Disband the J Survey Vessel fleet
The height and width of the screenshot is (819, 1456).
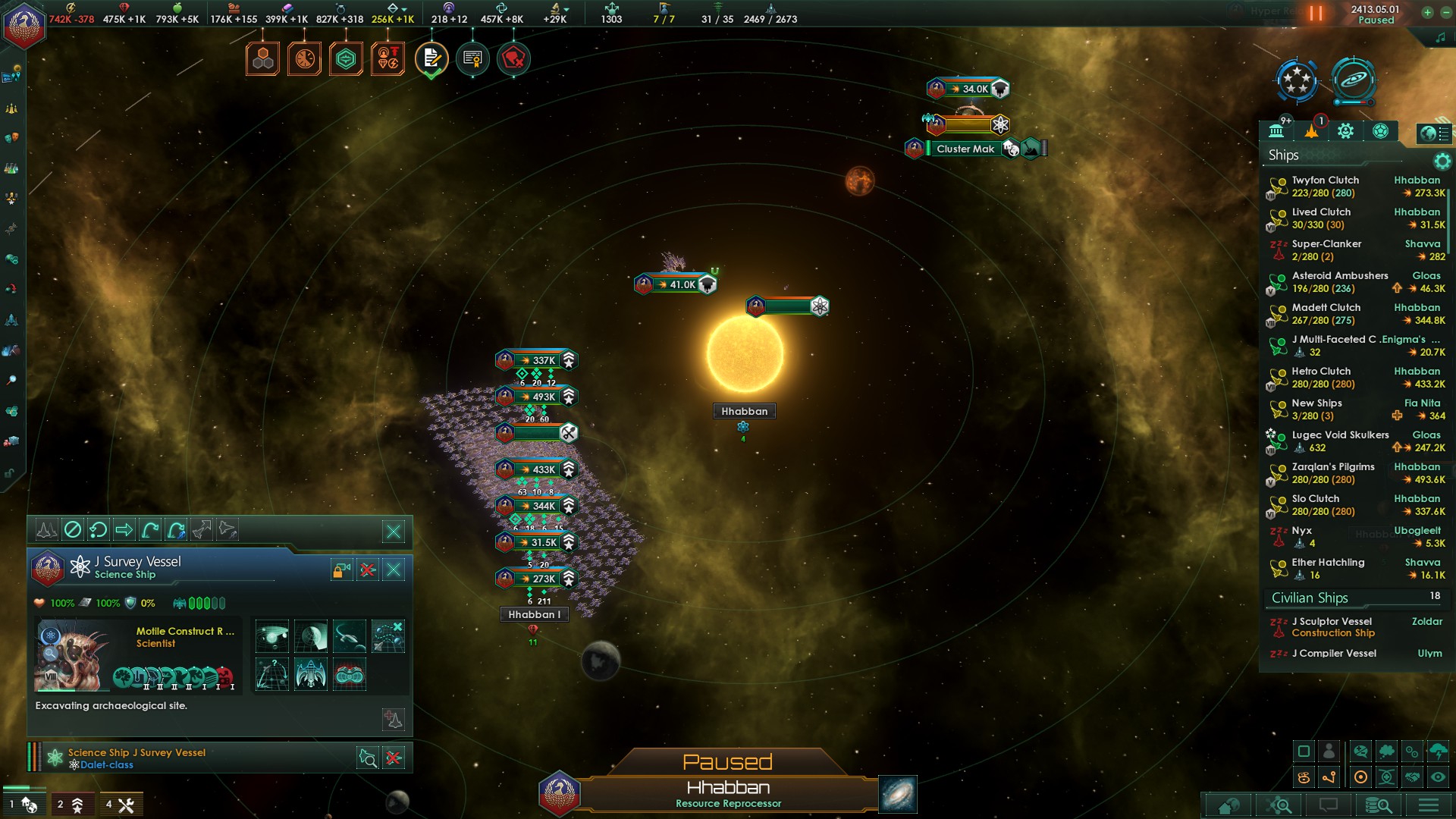pyautogui.click(x=368, y=570)
